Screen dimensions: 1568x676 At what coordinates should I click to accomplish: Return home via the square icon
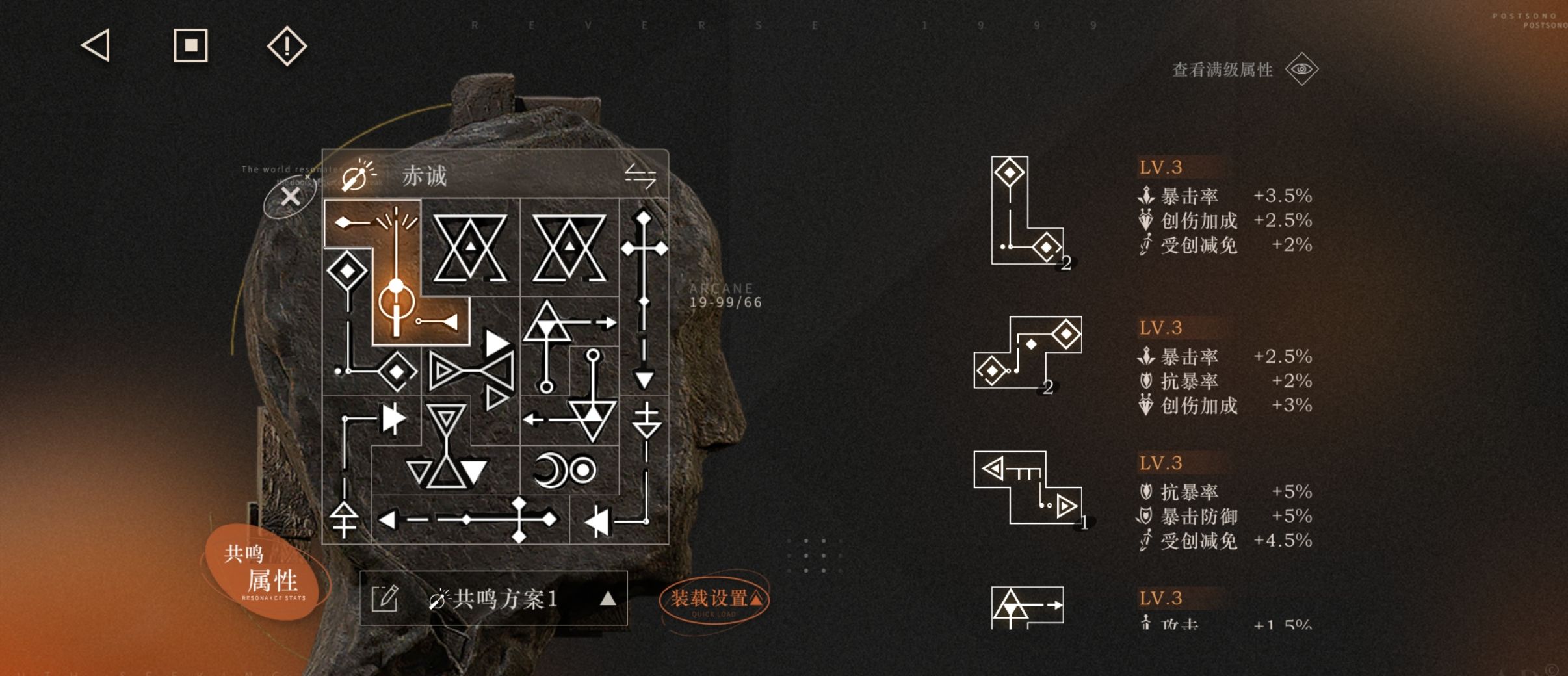190,45
